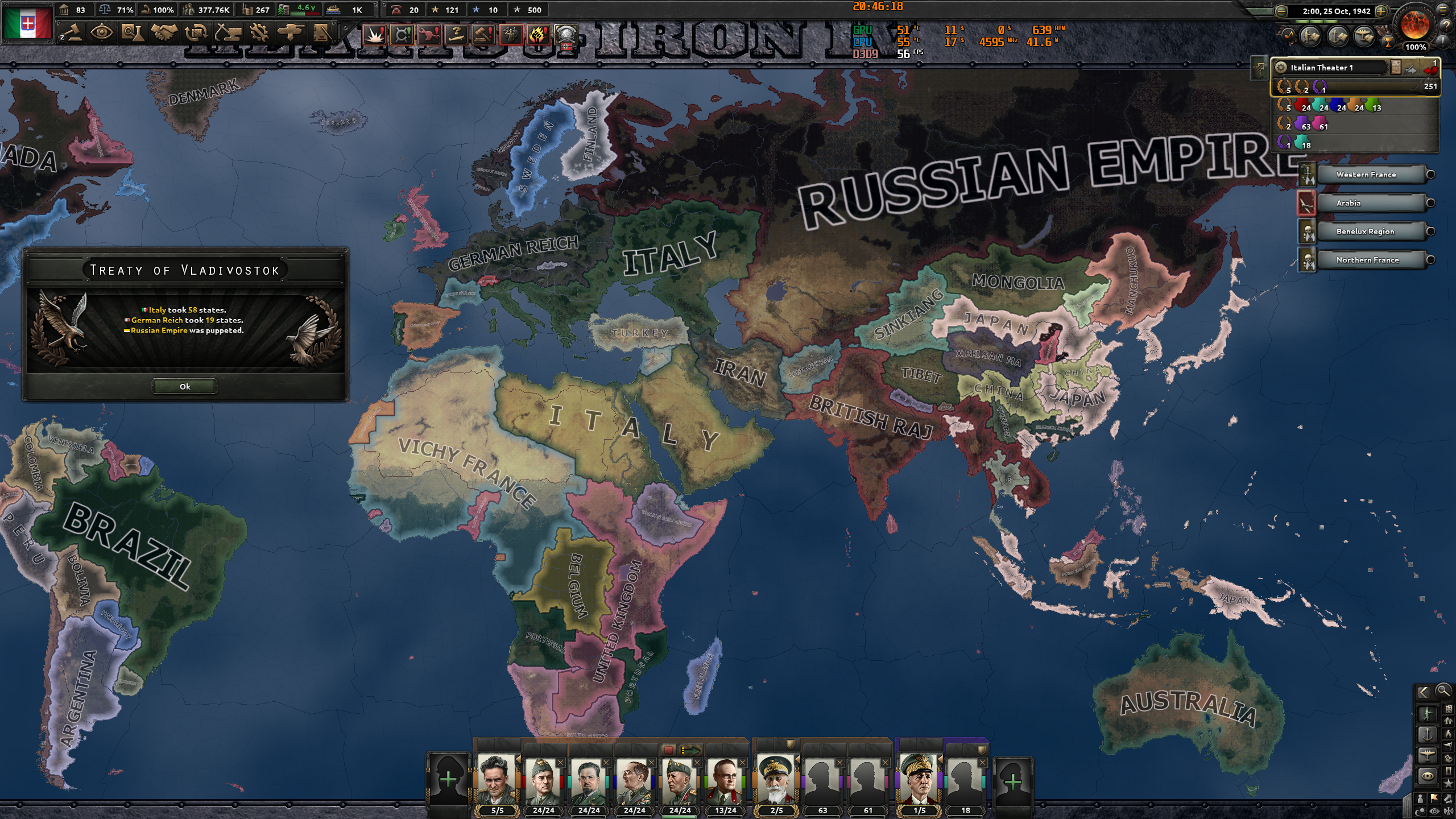Viewport: 1456px width, 819px height.
Task: Open military production via the wrench icon
Action: click(260, 33)
